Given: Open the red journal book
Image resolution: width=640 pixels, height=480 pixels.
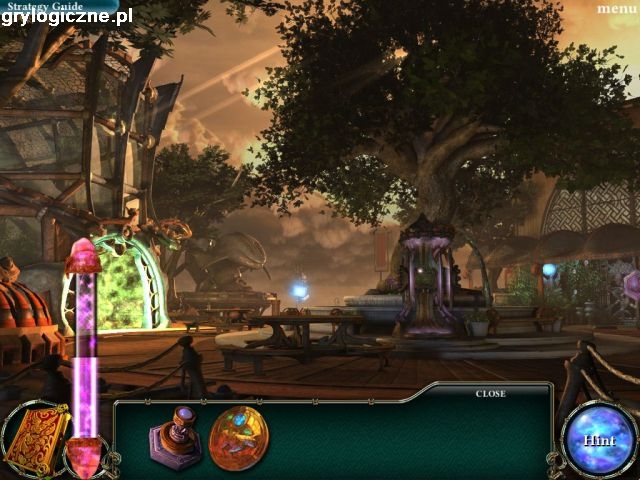Looking at the screenshot, I should [x=35, y=438].
